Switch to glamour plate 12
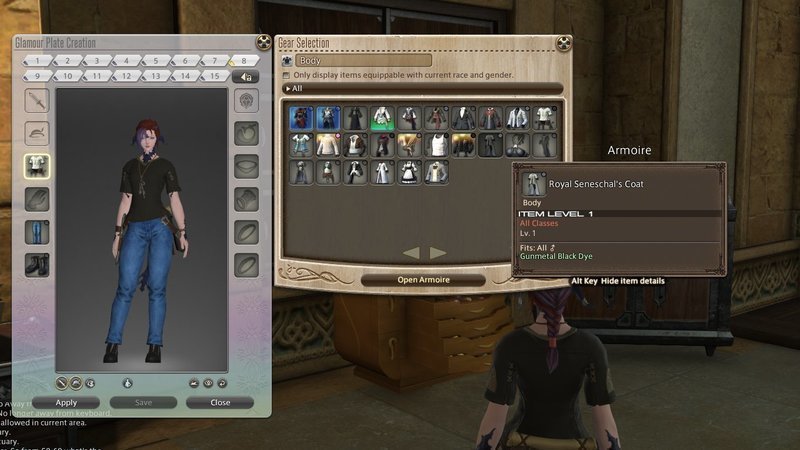800x450 pixels. click(x=126, y=76)
